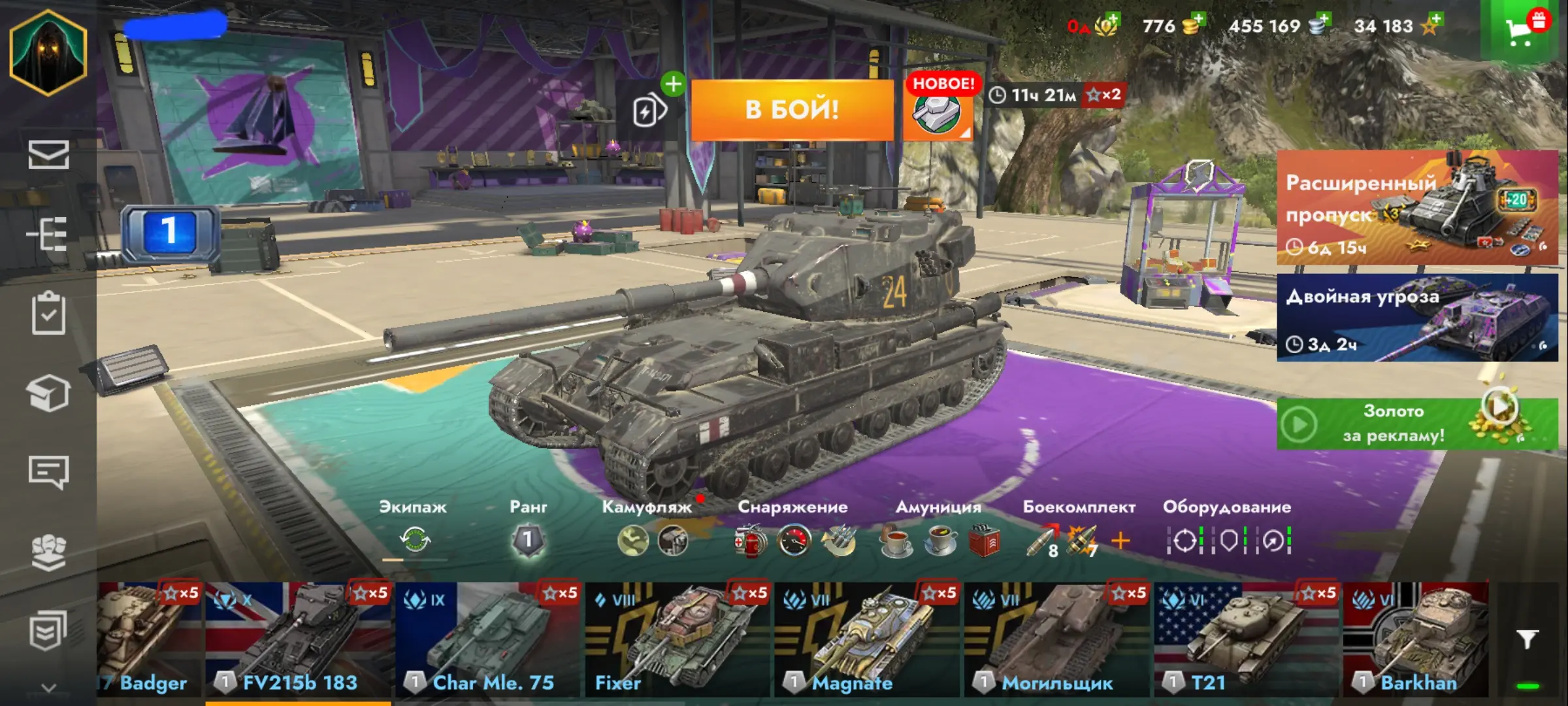This screenshot has height=706, width=1568.
Task: Select the FV215b 183 tank
Action: [x=299, y=641]
